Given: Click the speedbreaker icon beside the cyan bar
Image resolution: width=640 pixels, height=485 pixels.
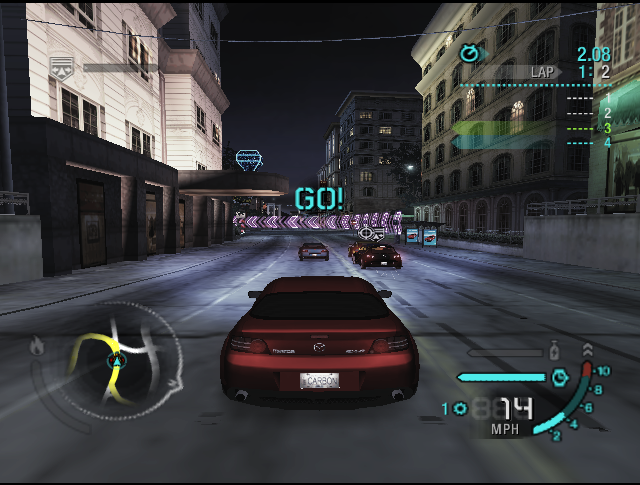Looking at the screenshot, I should [560, 378].
